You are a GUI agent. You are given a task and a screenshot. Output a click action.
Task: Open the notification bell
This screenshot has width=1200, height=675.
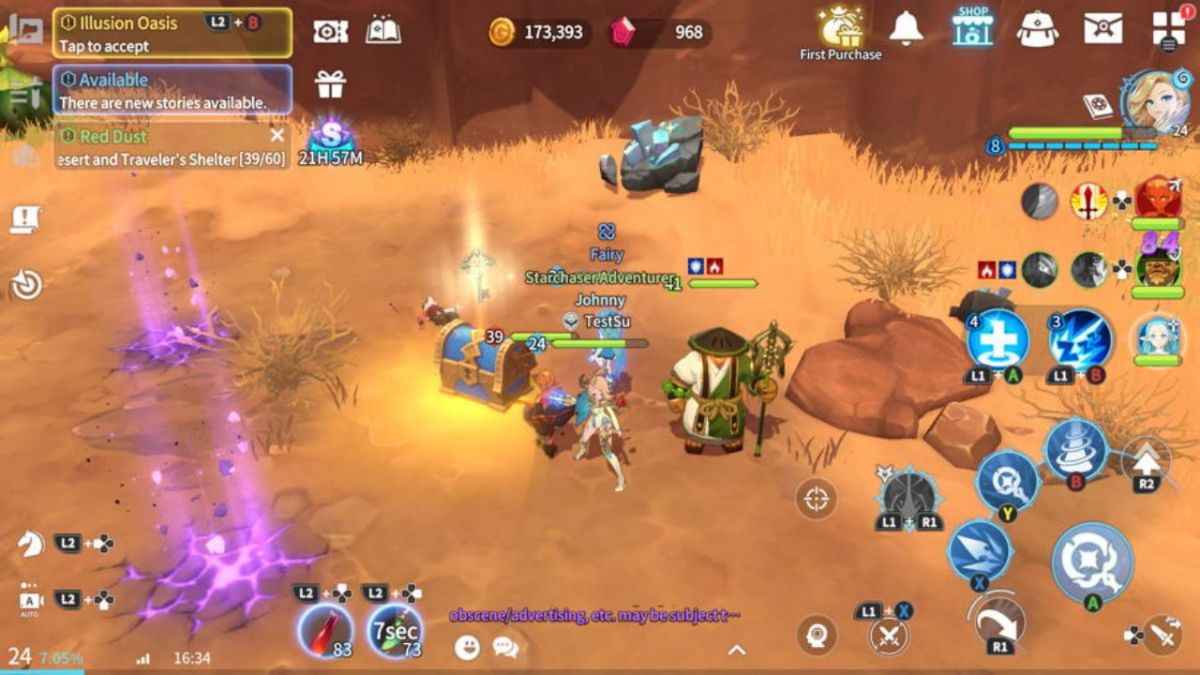[906, 29]
